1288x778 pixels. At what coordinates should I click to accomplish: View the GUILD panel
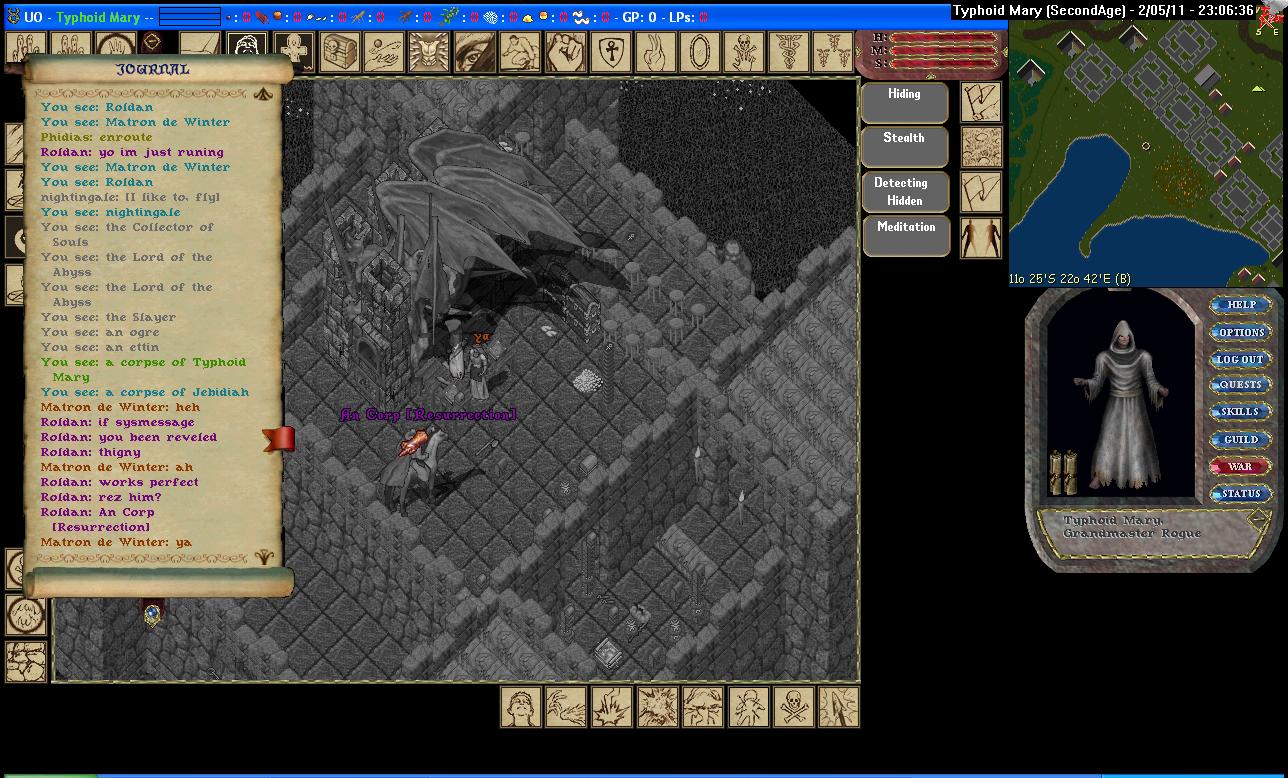1240,439
